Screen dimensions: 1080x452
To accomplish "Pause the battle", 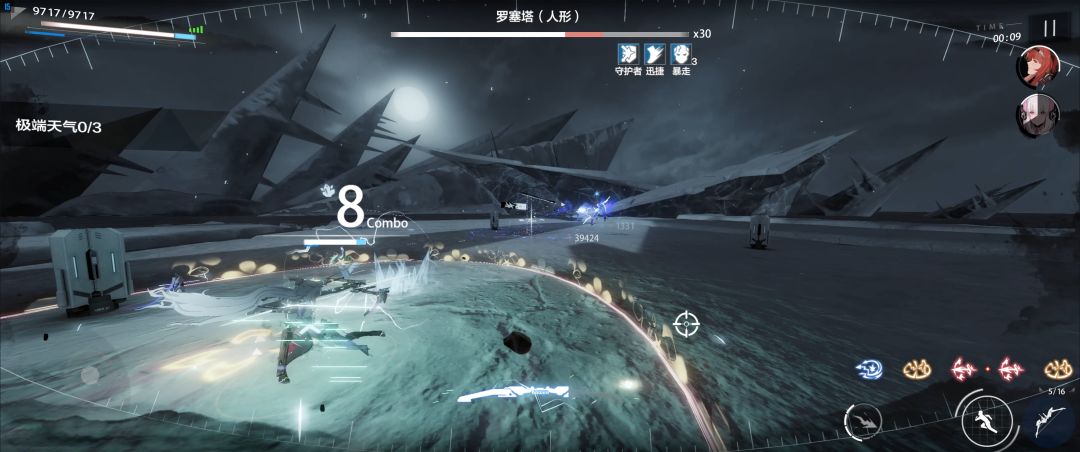I will pyautogui.click(x=1049, y=29).
